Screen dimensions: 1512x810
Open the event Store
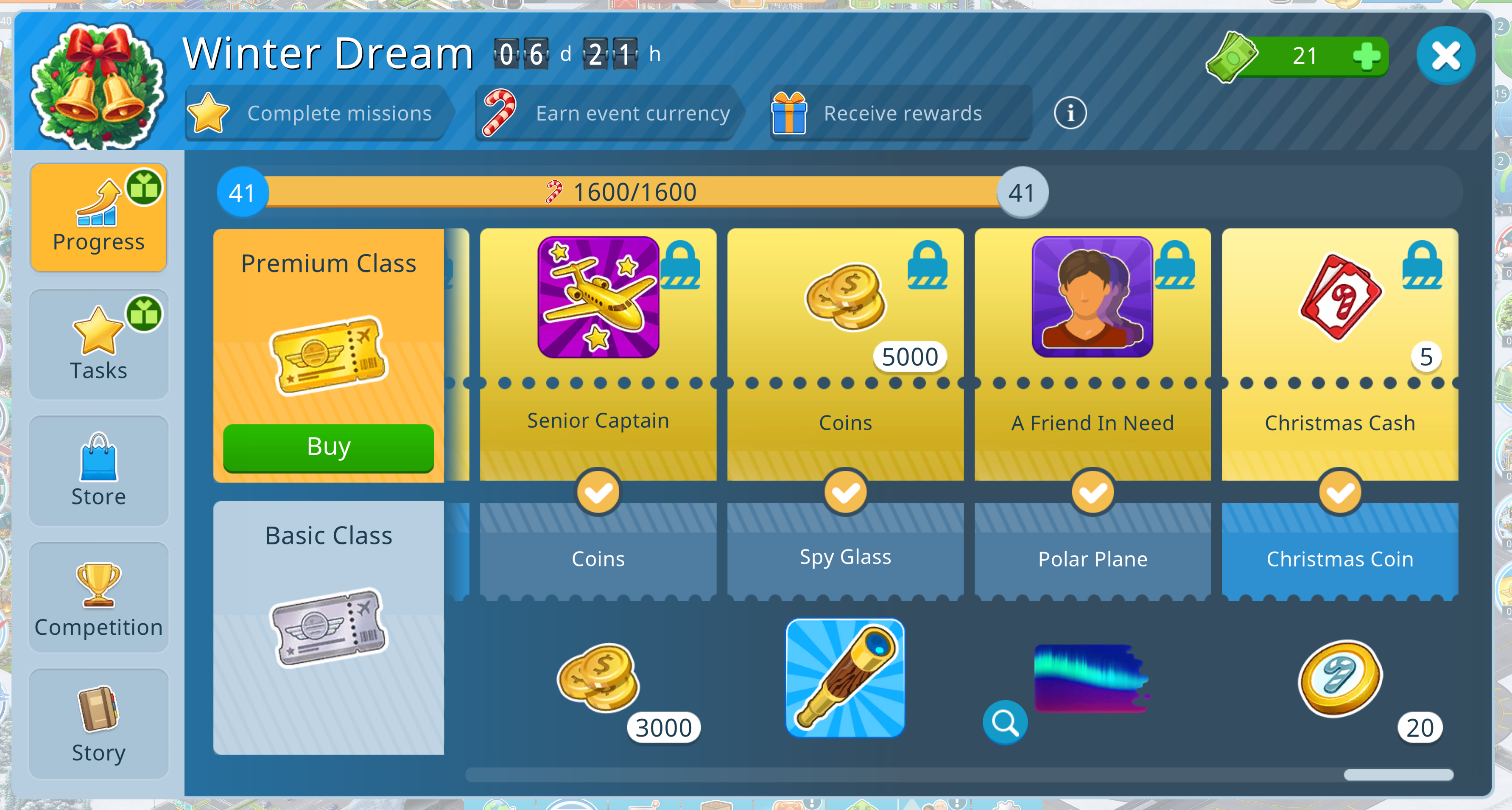click(98, 470)
